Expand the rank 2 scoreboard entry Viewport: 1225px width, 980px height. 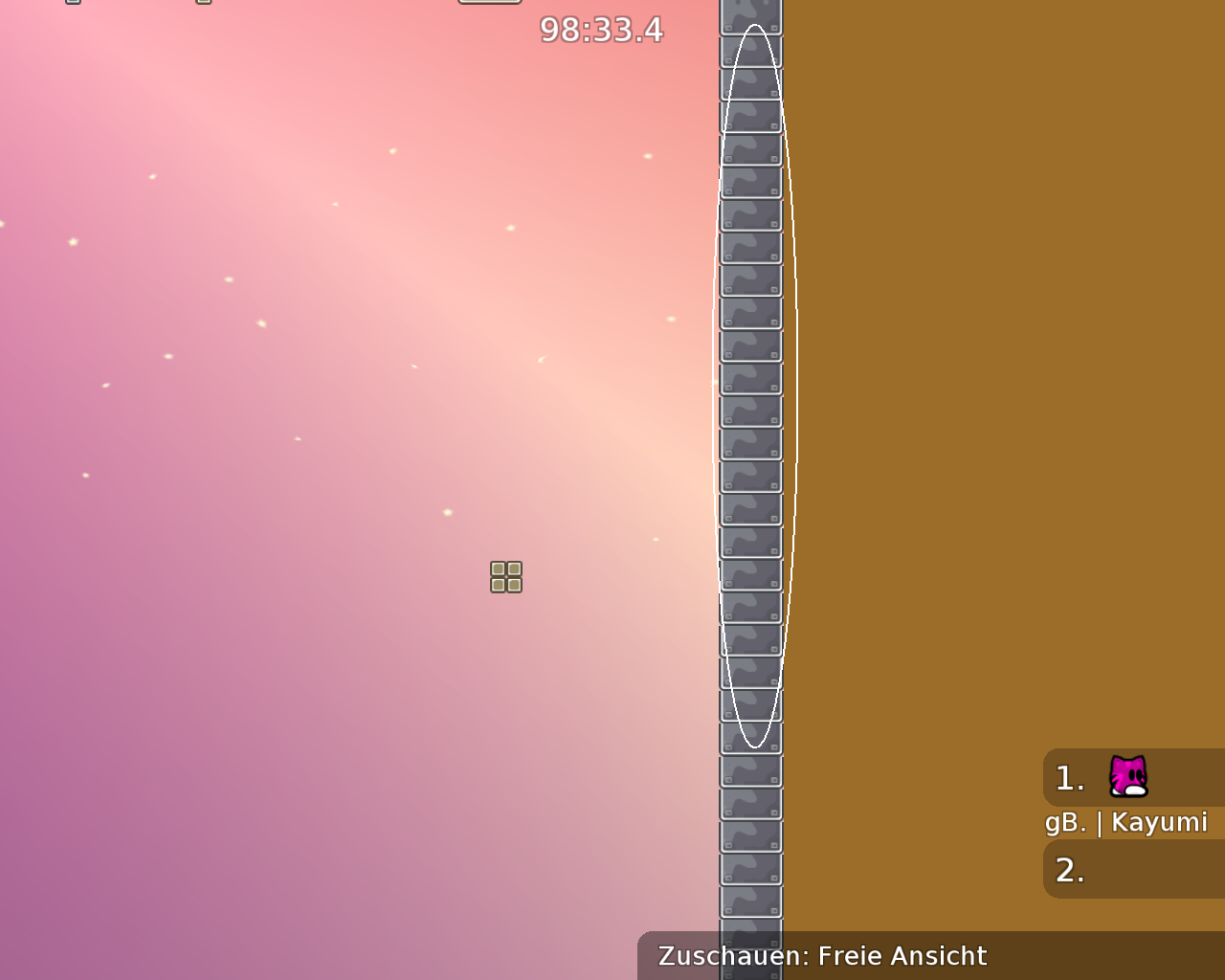click(1132, 870)
